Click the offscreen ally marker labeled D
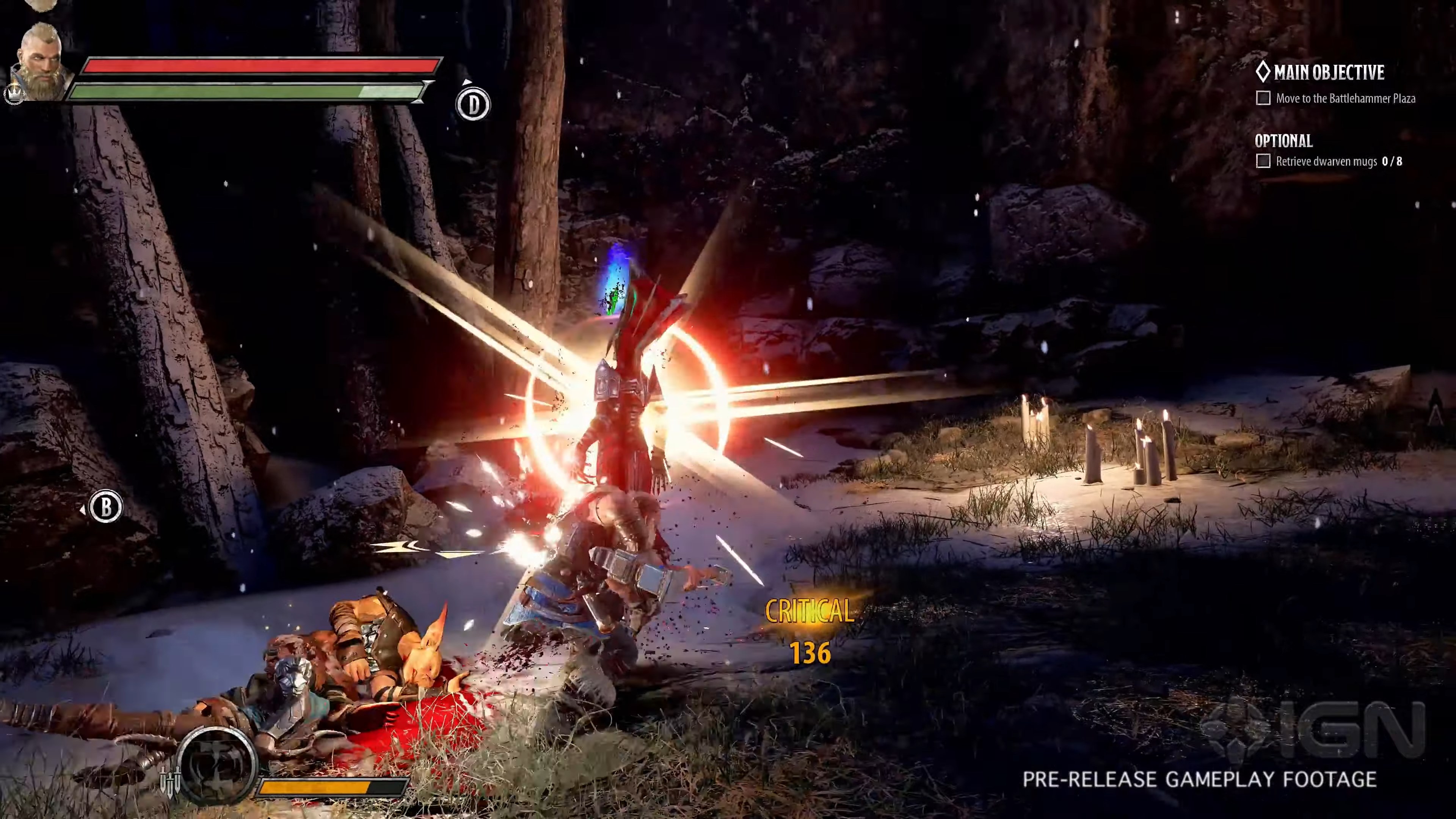The height and width of the screenshot is (819, 1456). (x=472, y=104)
